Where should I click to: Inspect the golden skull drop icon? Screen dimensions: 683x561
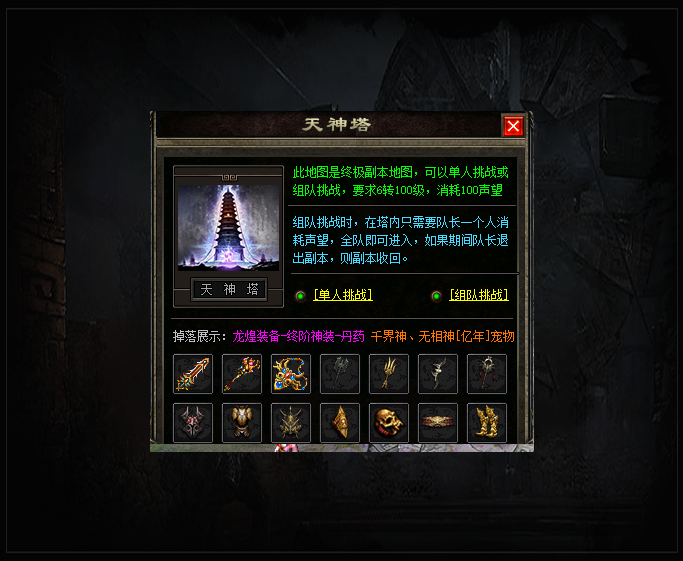click(389, 423)
